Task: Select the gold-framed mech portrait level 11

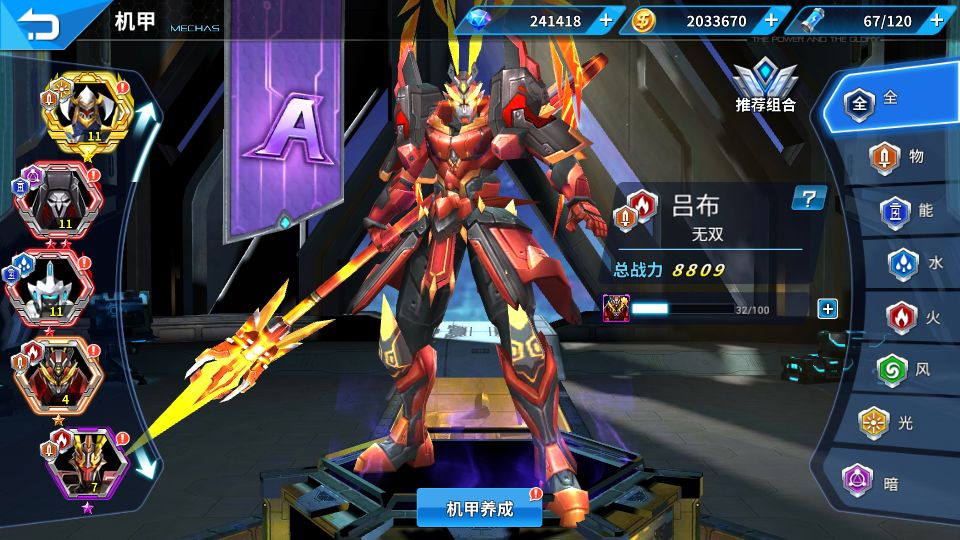Action: coord(88,114)
